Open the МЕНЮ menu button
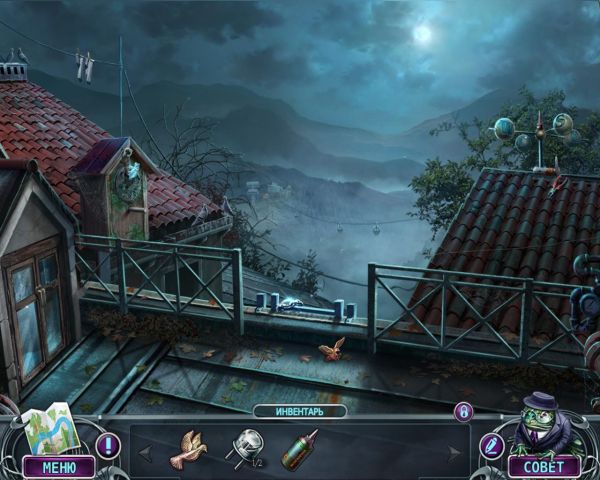 58,466
